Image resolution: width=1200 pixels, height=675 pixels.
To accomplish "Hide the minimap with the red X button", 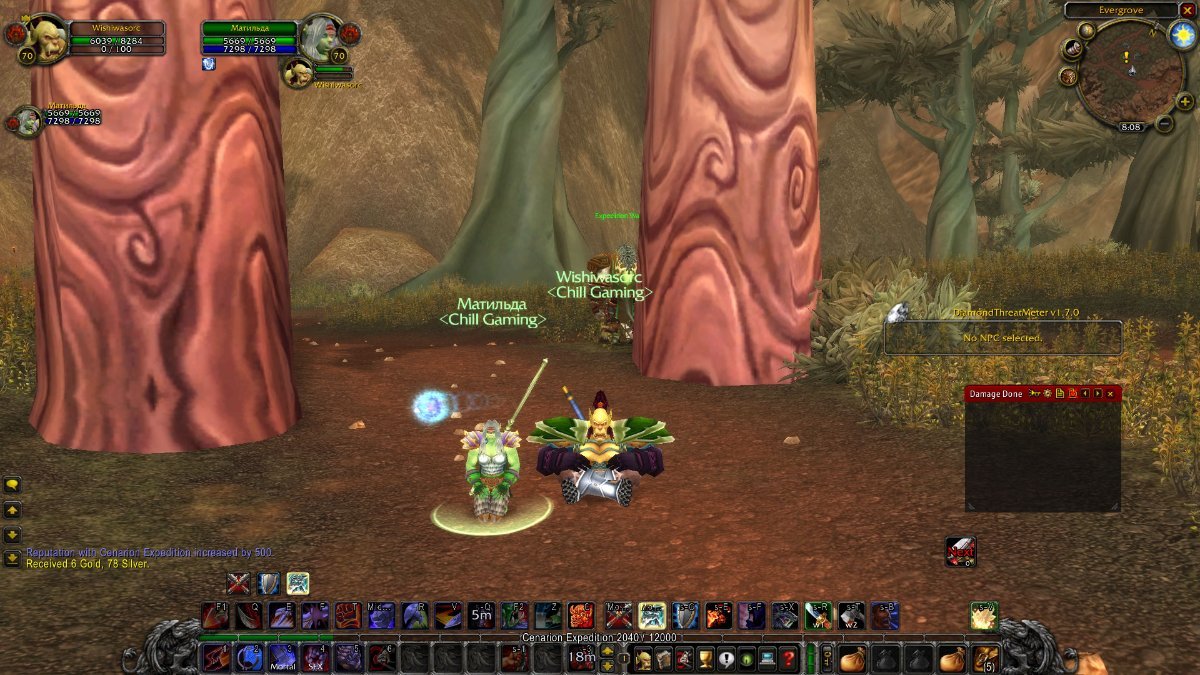I will pyautogui.click(x=1188, y=10).
